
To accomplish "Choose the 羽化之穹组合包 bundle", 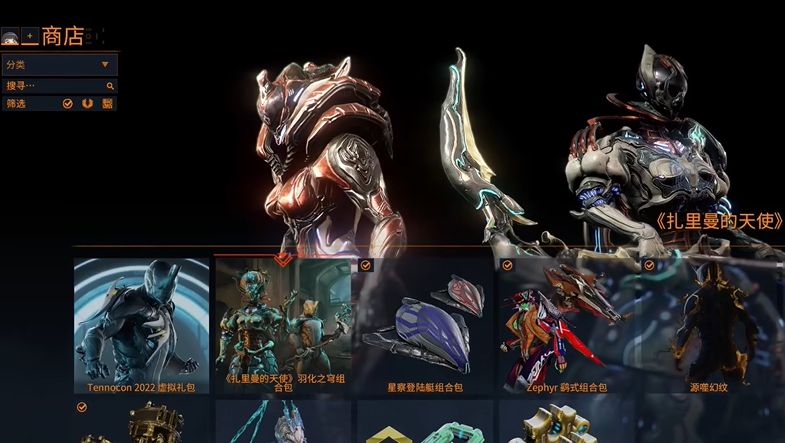I will pos(283,325).
